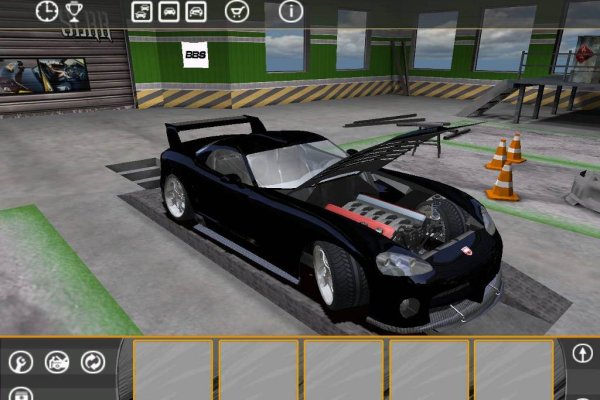The width and height of the screenshot is (600, 400).
Task: Show the info panel via the "i" icon
Action: [291, 11]
